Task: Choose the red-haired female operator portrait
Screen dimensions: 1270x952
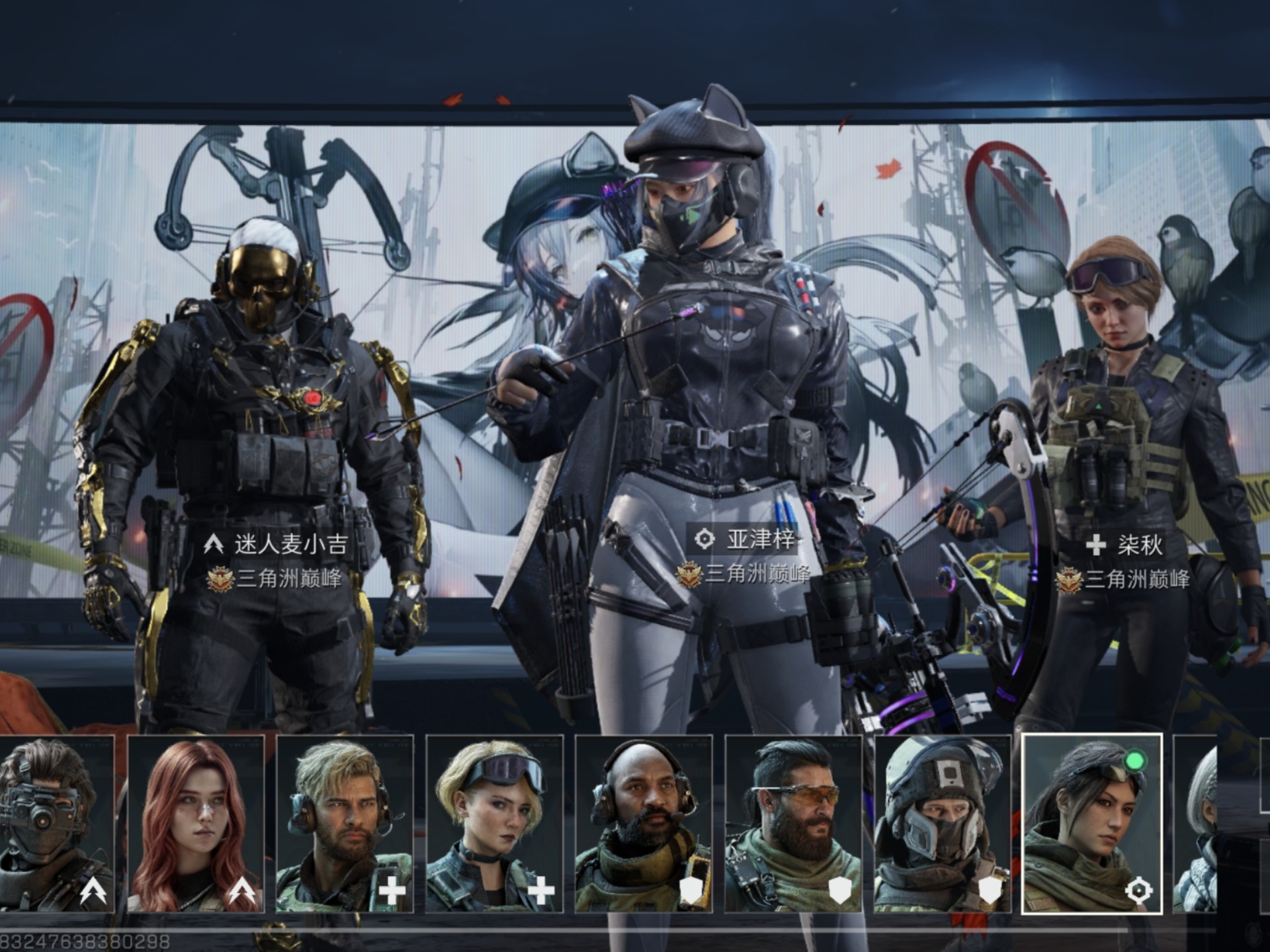Action: (196, 824)
